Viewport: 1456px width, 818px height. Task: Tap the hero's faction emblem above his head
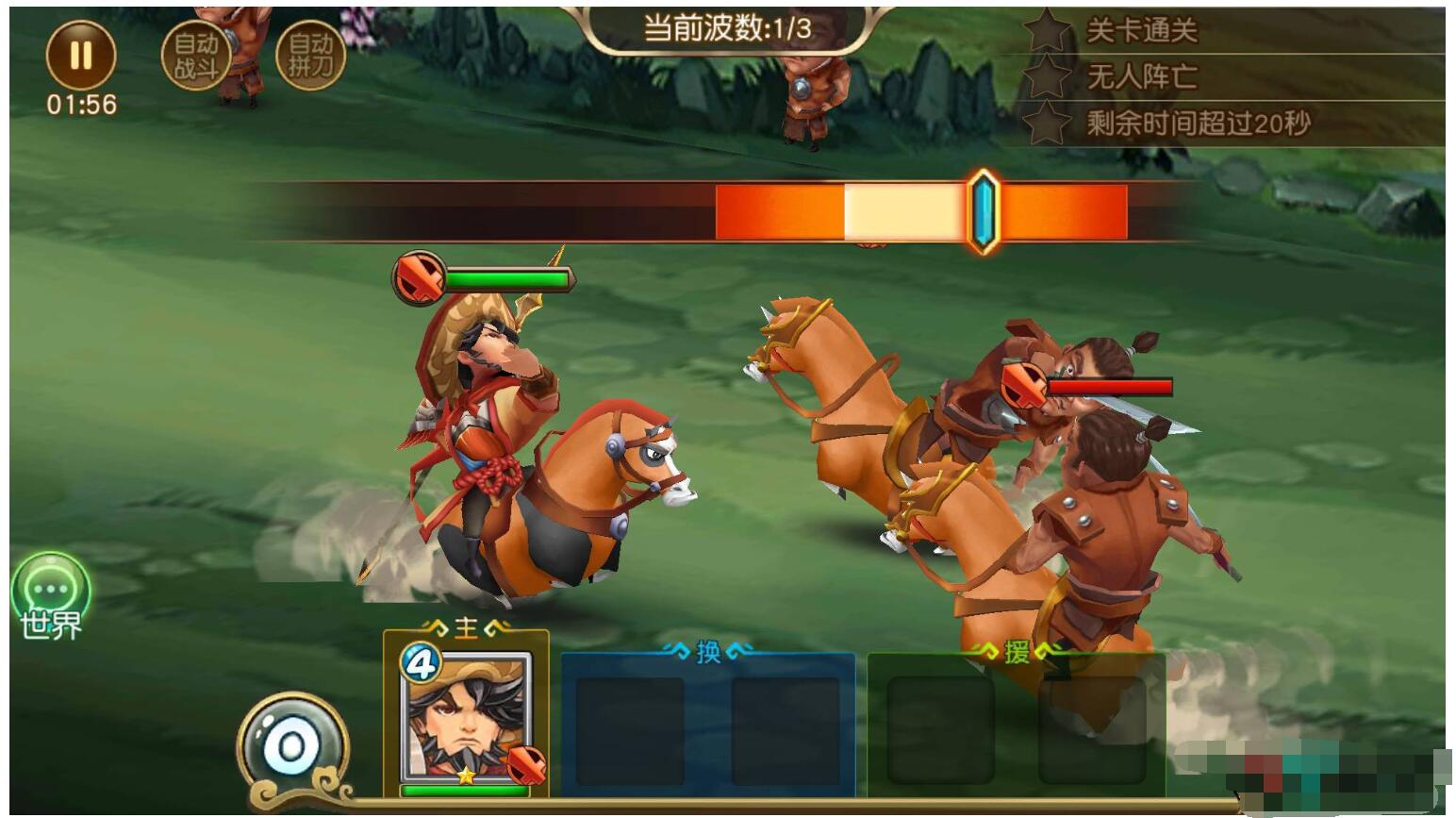click(421, 277)
